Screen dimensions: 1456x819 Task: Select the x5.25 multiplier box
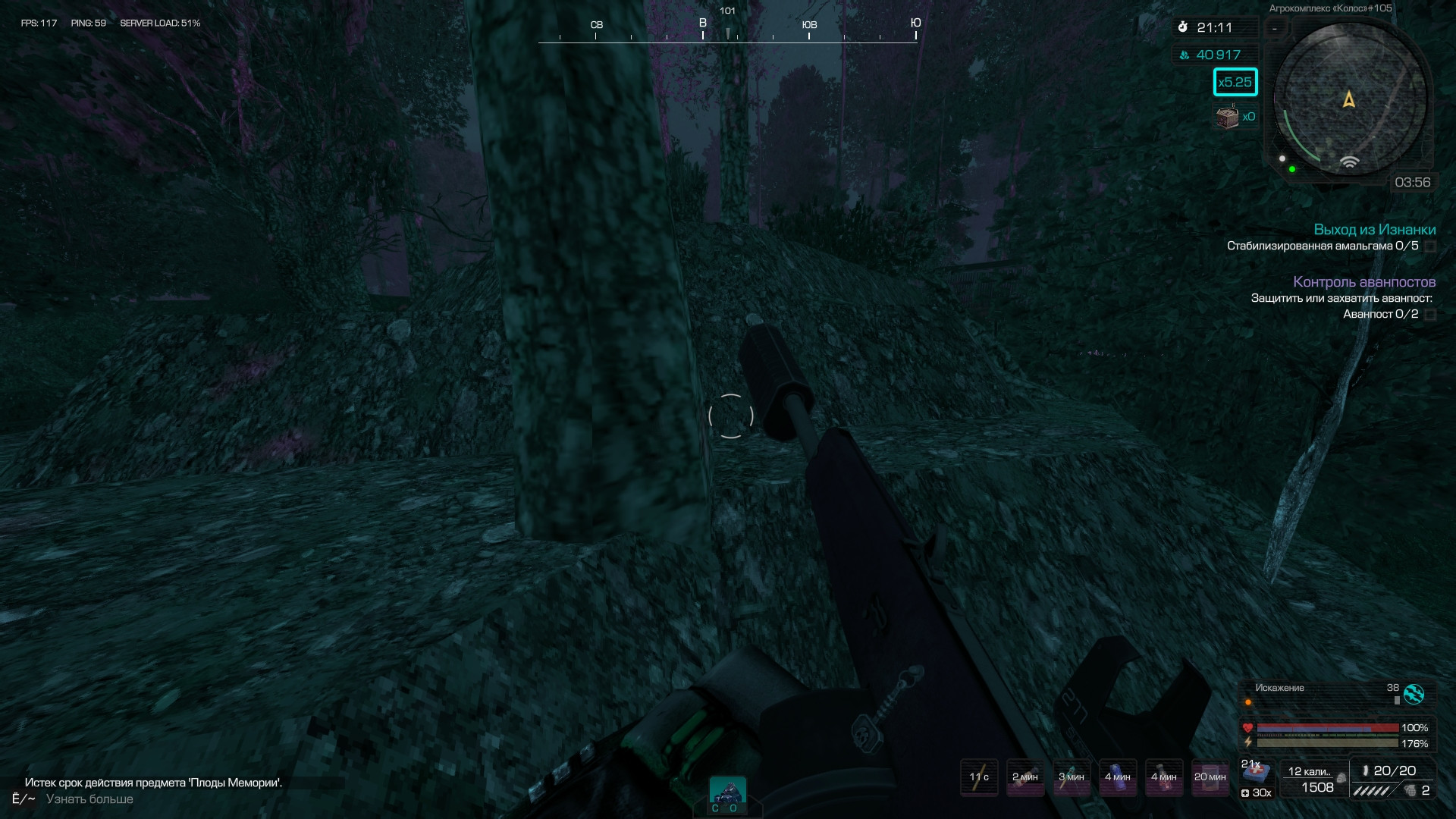[x=1235, y=82]
